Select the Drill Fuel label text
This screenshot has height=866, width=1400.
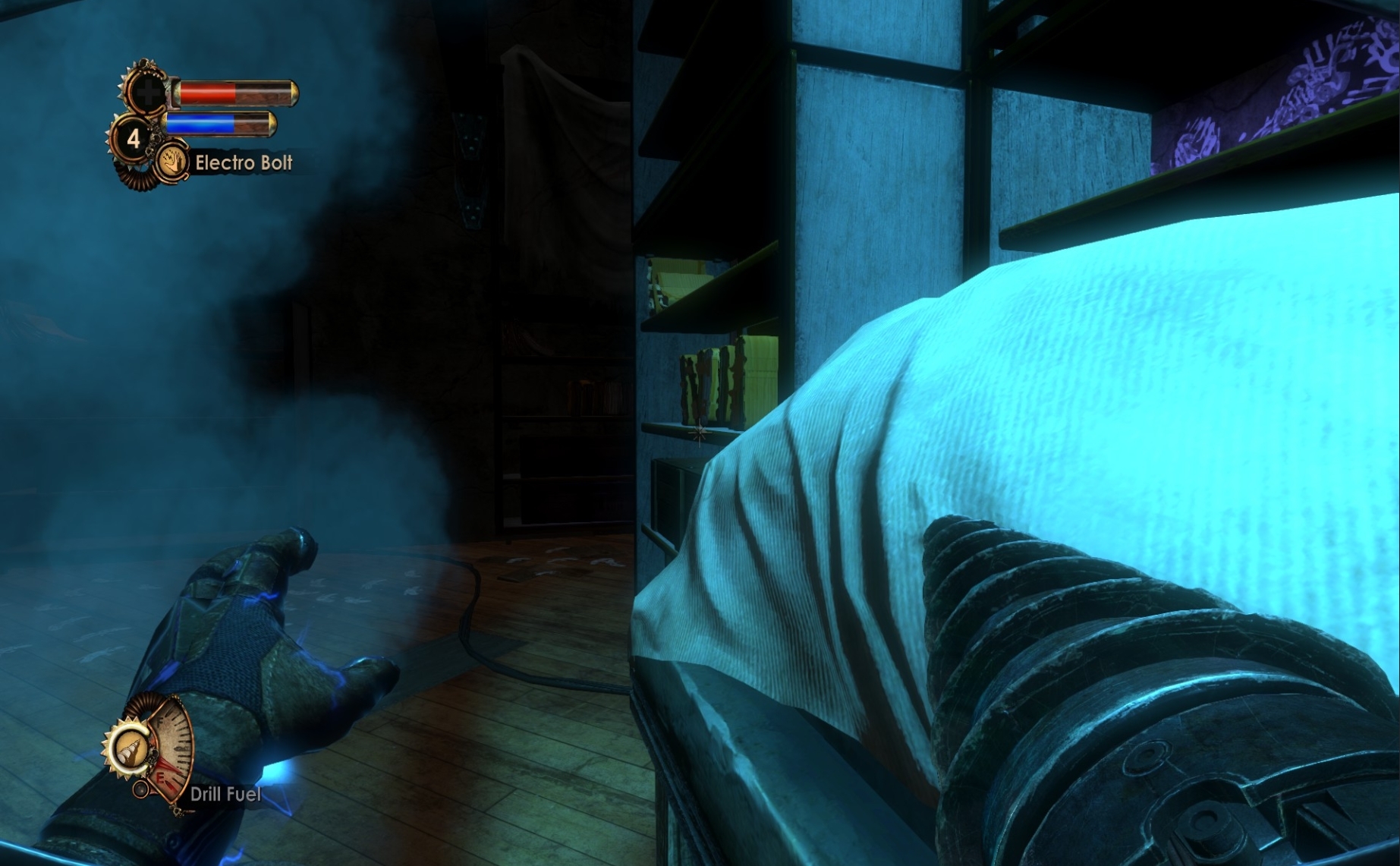click(x=225, y=795)
